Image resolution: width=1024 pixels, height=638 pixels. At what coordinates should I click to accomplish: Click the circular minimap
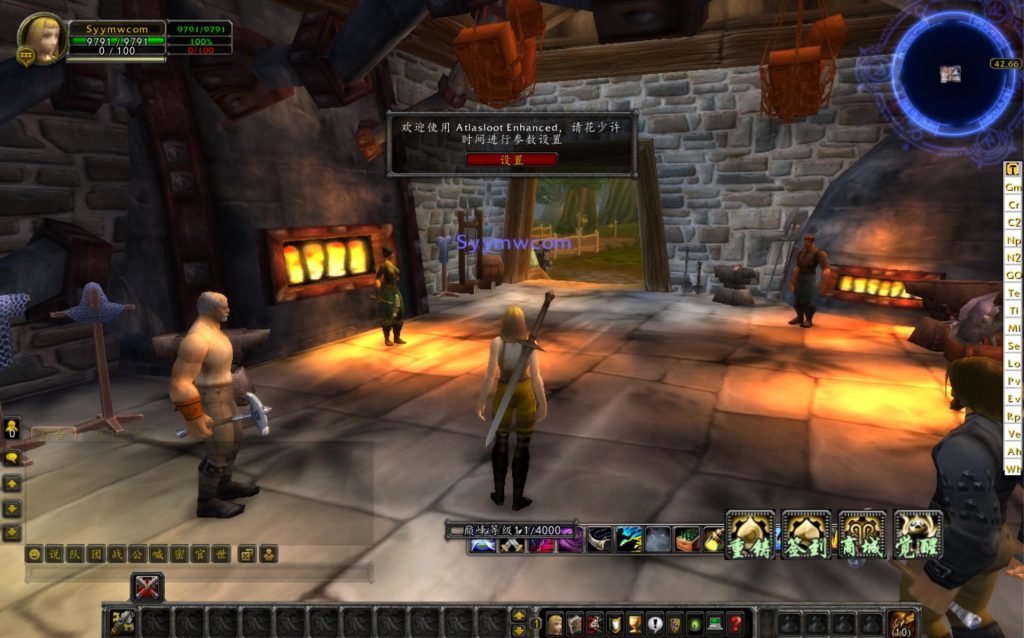(950, 73)
